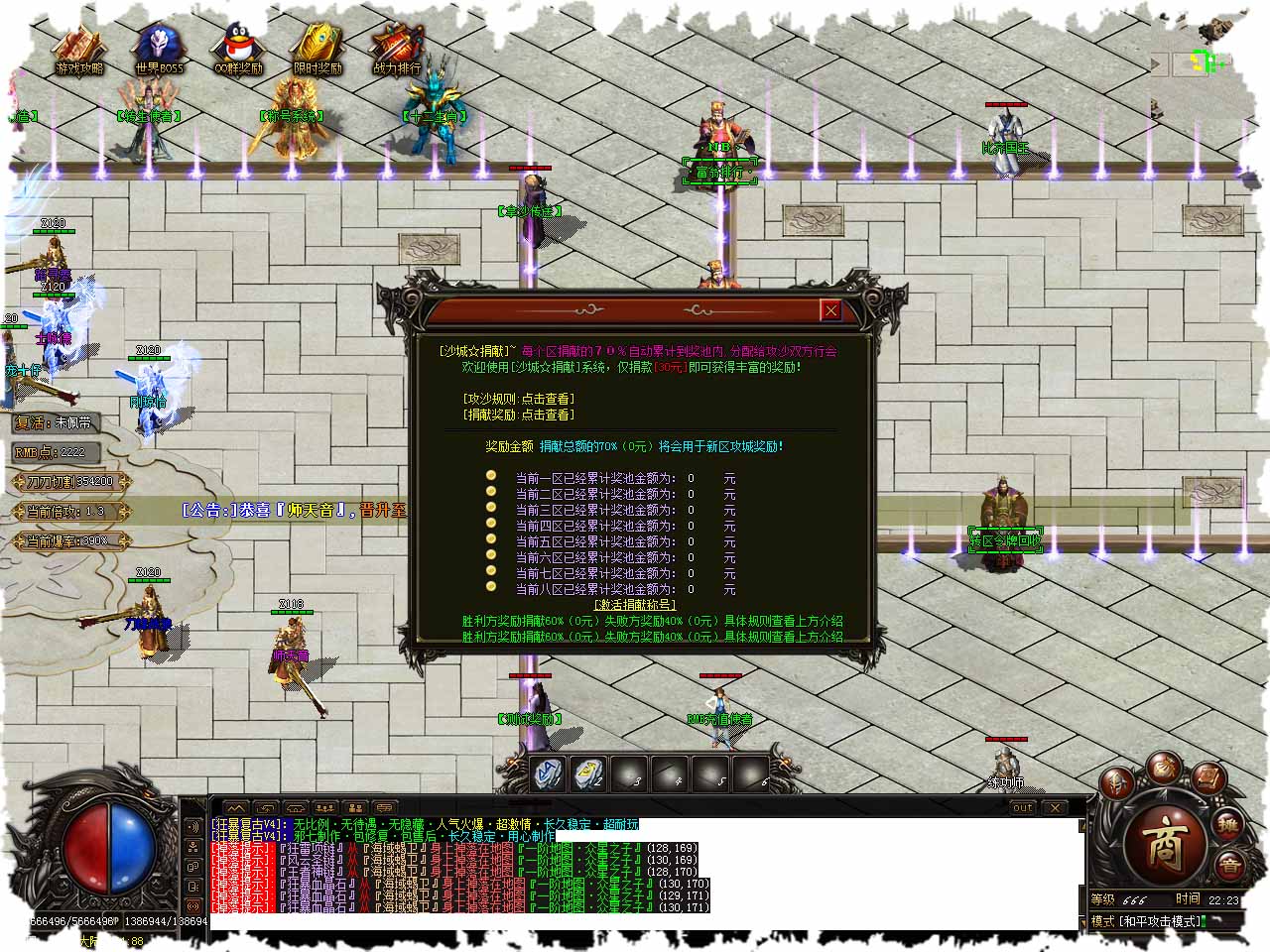Switch the 和平攻击模式 attack mode
Image resolution: width=1270 pixels, height=952 pixels.
[x=1161, y=921]
